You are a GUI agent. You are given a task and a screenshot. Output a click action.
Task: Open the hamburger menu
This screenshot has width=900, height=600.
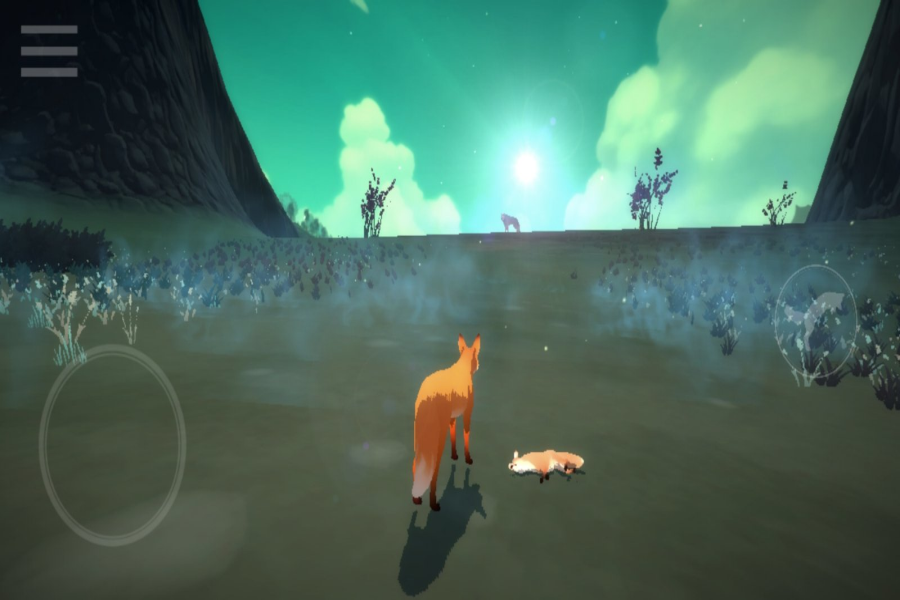49,51
